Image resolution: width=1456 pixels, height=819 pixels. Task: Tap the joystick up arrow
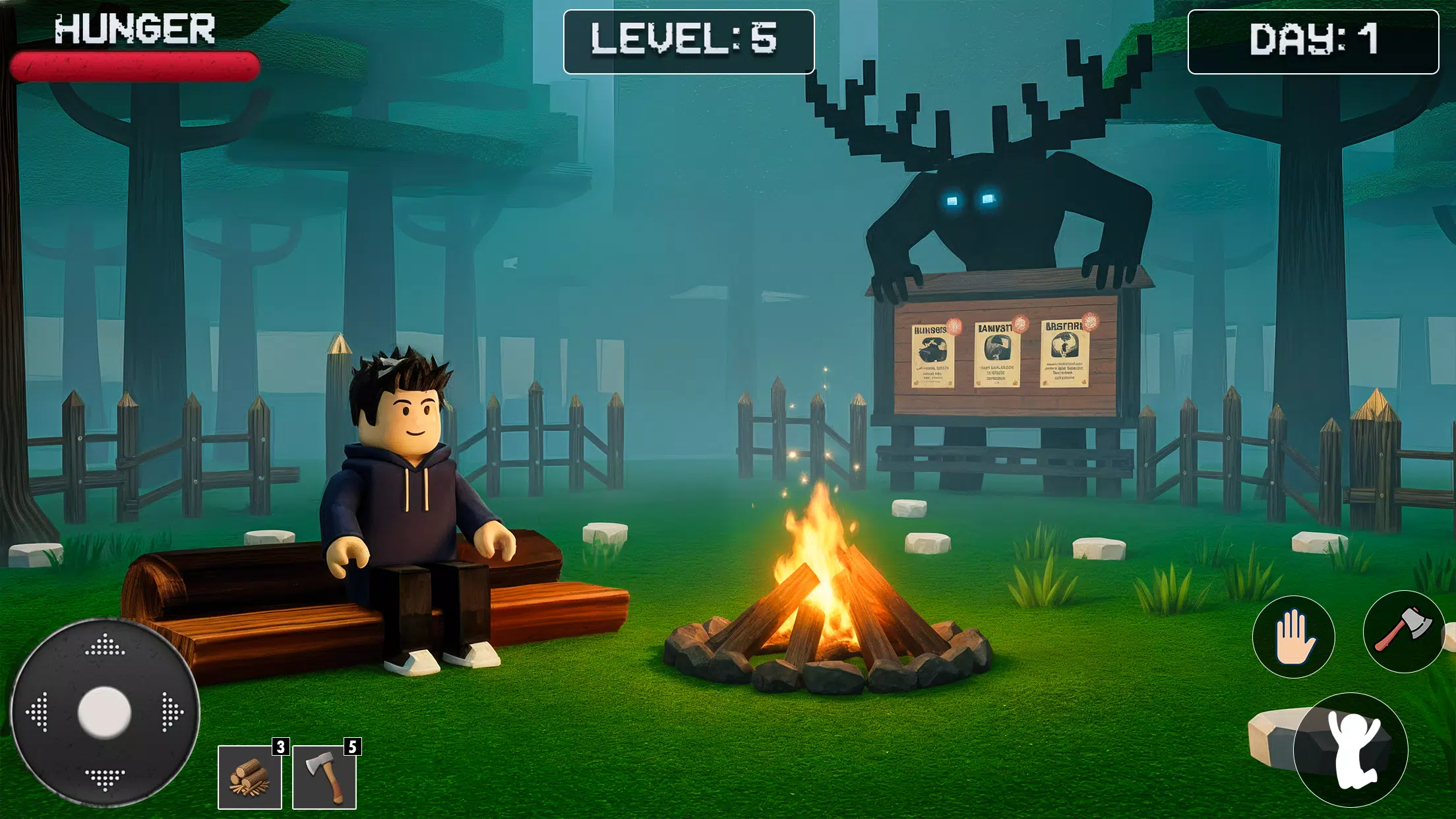click(x=105, y=646)
